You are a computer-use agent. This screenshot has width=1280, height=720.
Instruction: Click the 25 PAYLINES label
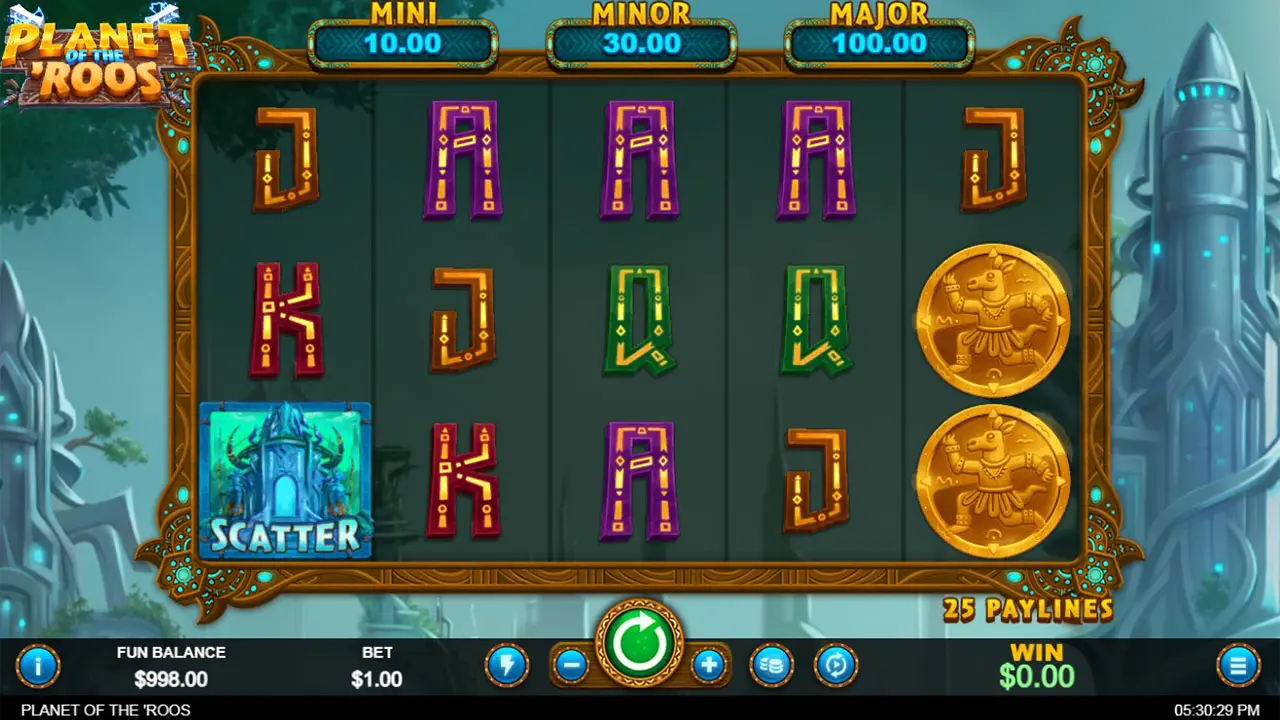pos(1030,610)
